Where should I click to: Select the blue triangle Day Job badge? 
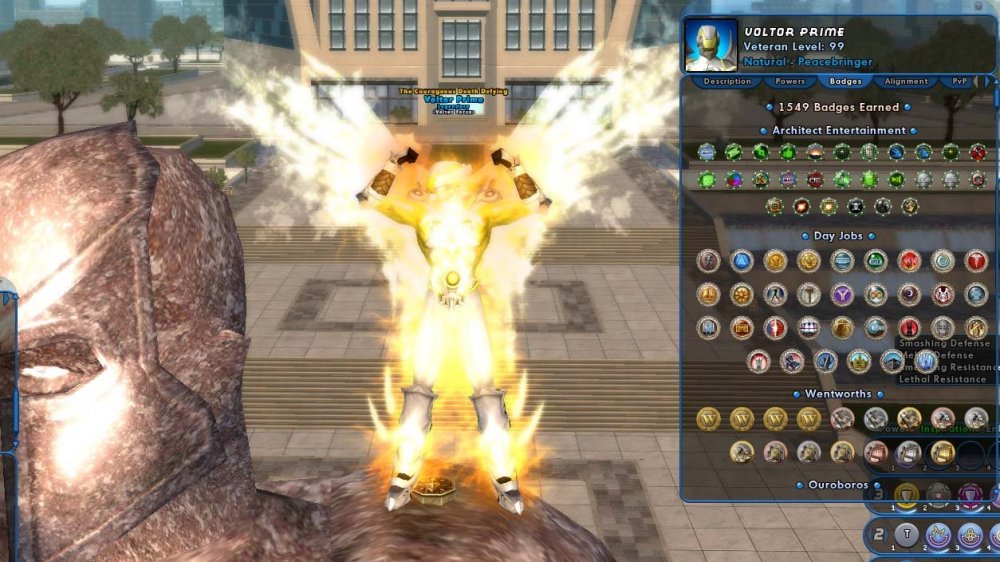click(741, 261)
